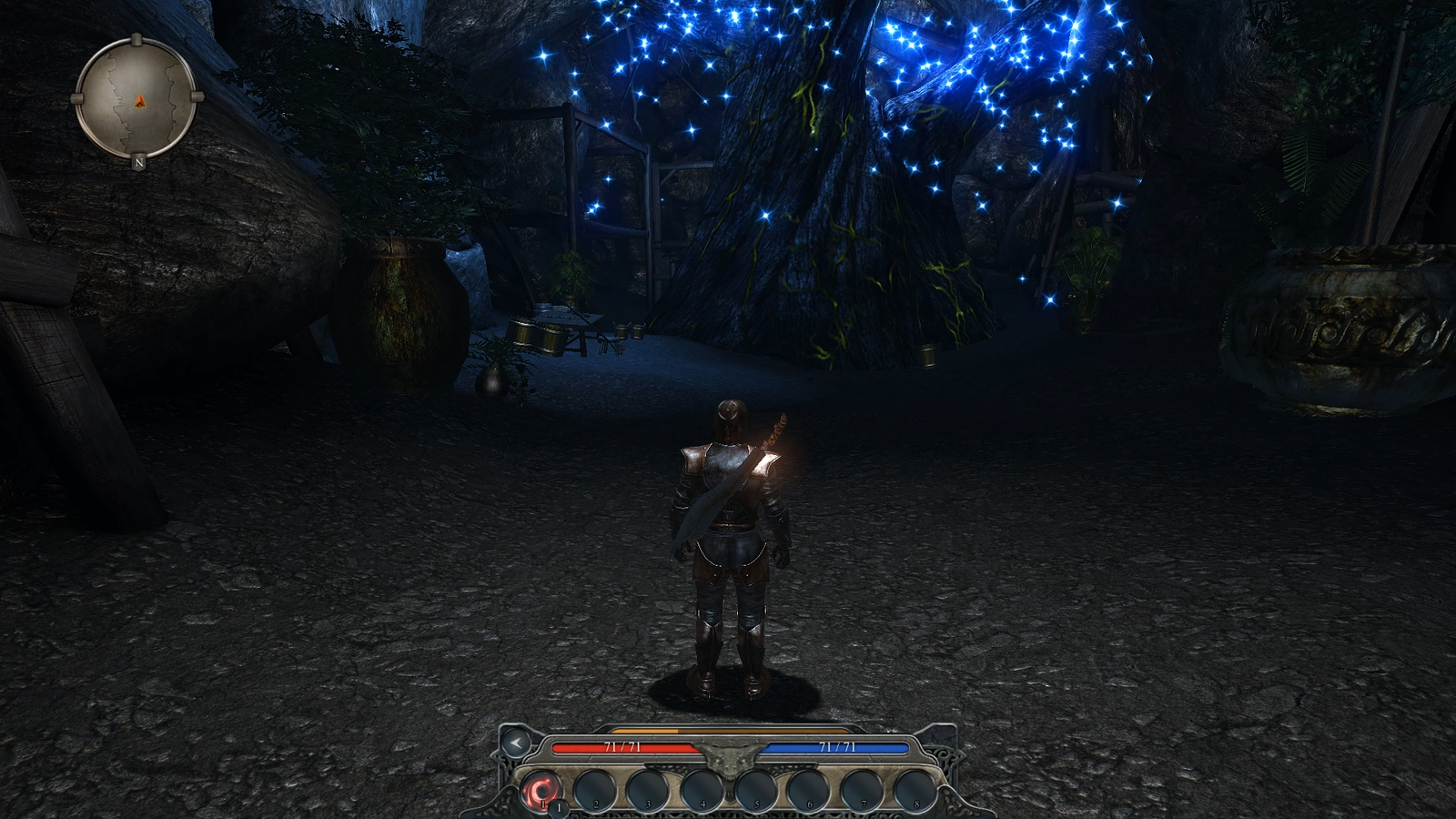Click the left arrow button beside the hotbar

tap(516, 743)
